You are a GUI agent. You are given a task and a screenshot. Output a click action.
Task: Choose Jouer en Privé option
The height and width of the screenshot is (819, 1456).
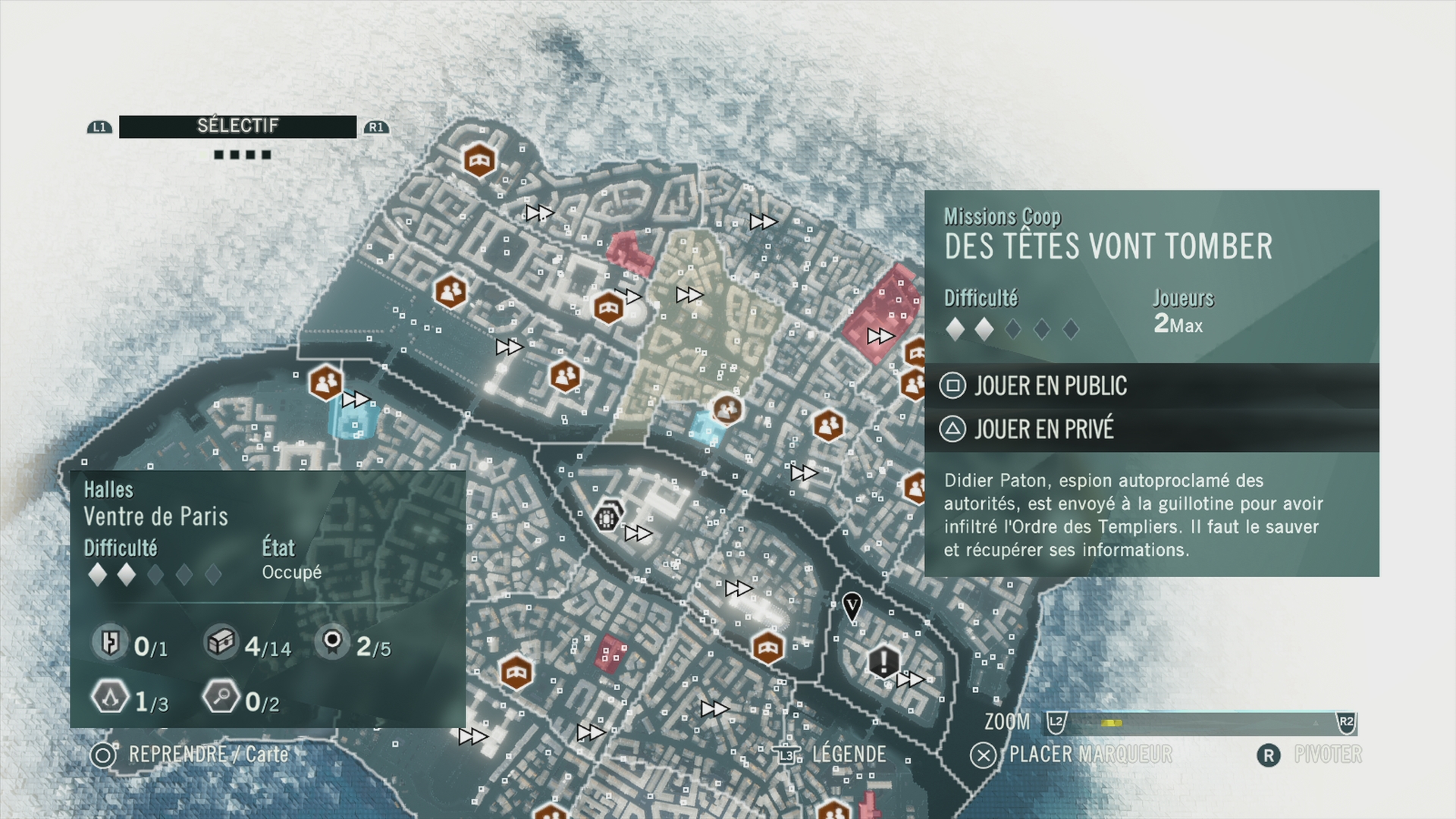click(x=1043, y=429)
